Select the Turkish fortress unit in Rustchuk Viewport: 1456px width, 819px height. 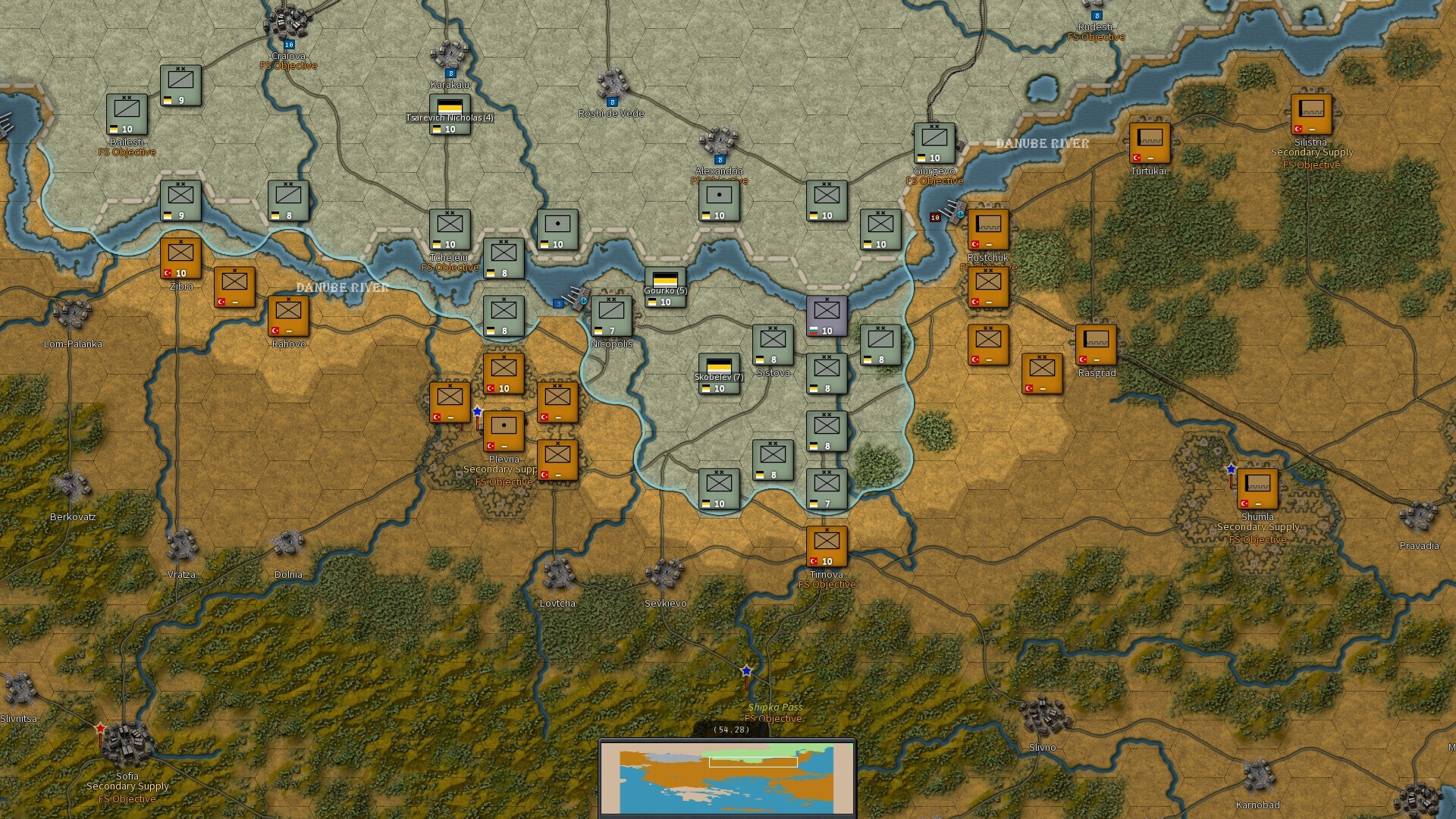point(988,227)
